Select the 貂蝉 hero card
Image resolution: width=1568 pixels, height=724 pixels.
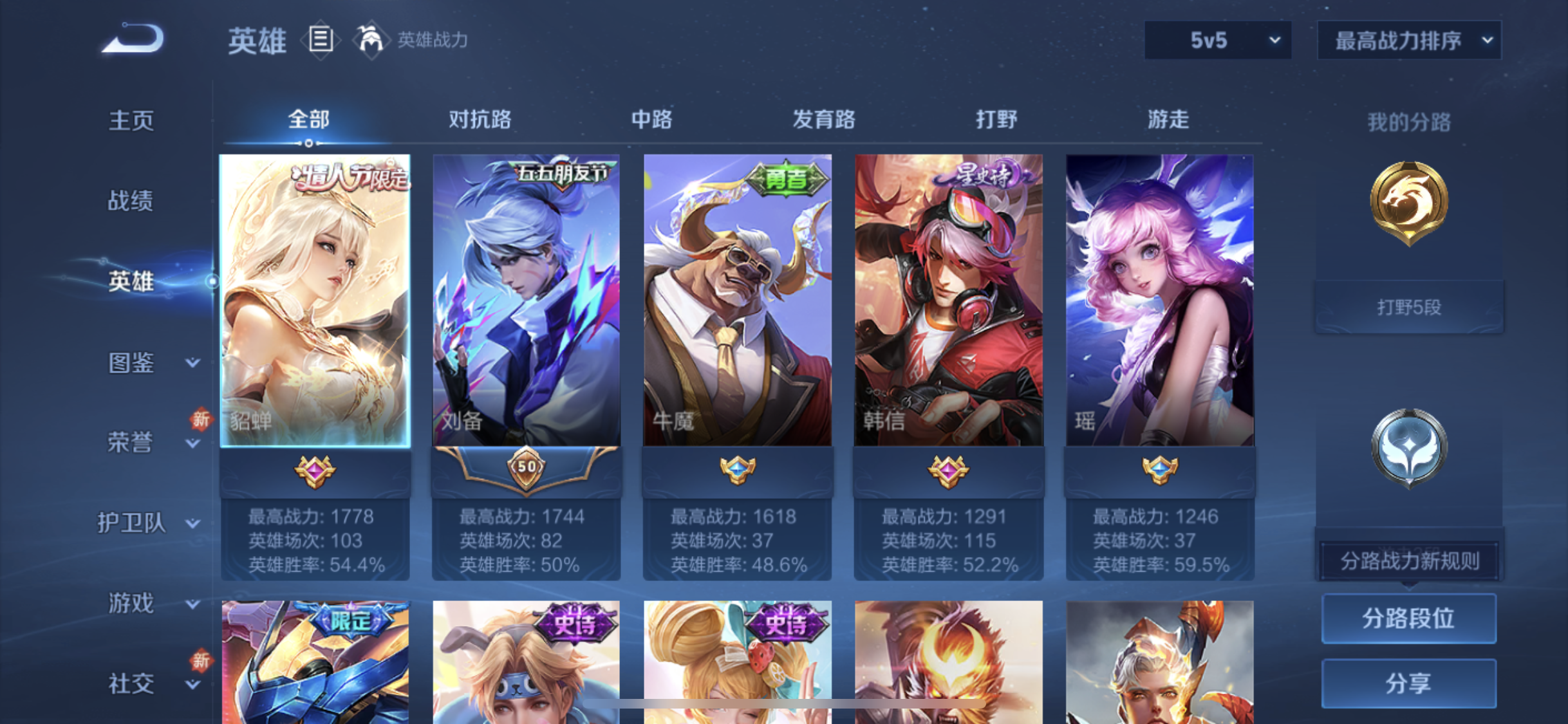315,300
